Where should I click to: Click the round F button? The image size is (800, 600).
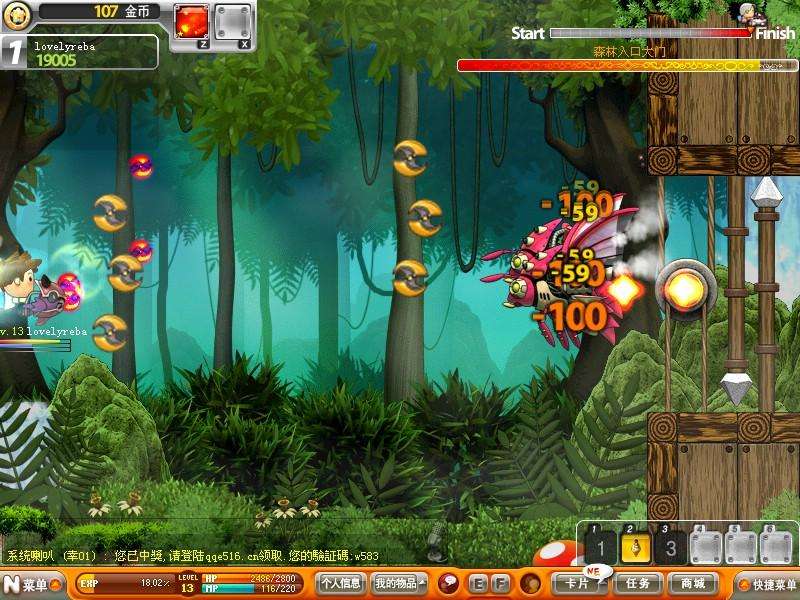tap(499, 583)
